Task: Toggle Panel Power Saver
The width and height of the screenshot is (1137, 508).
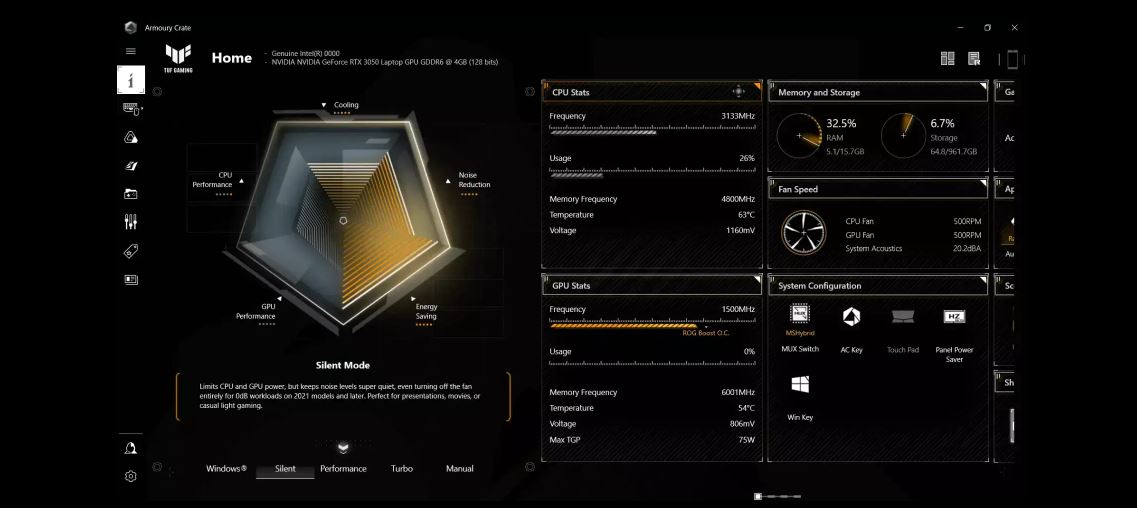Action: (x=954, y=318)
